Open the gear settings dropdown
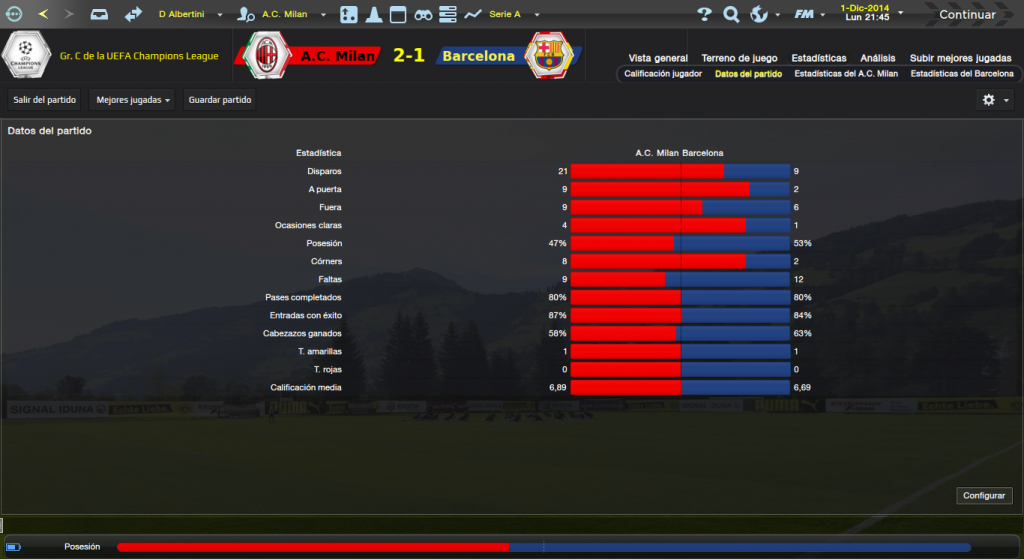Screen dimensions: 1024x559 coord(995,100)
